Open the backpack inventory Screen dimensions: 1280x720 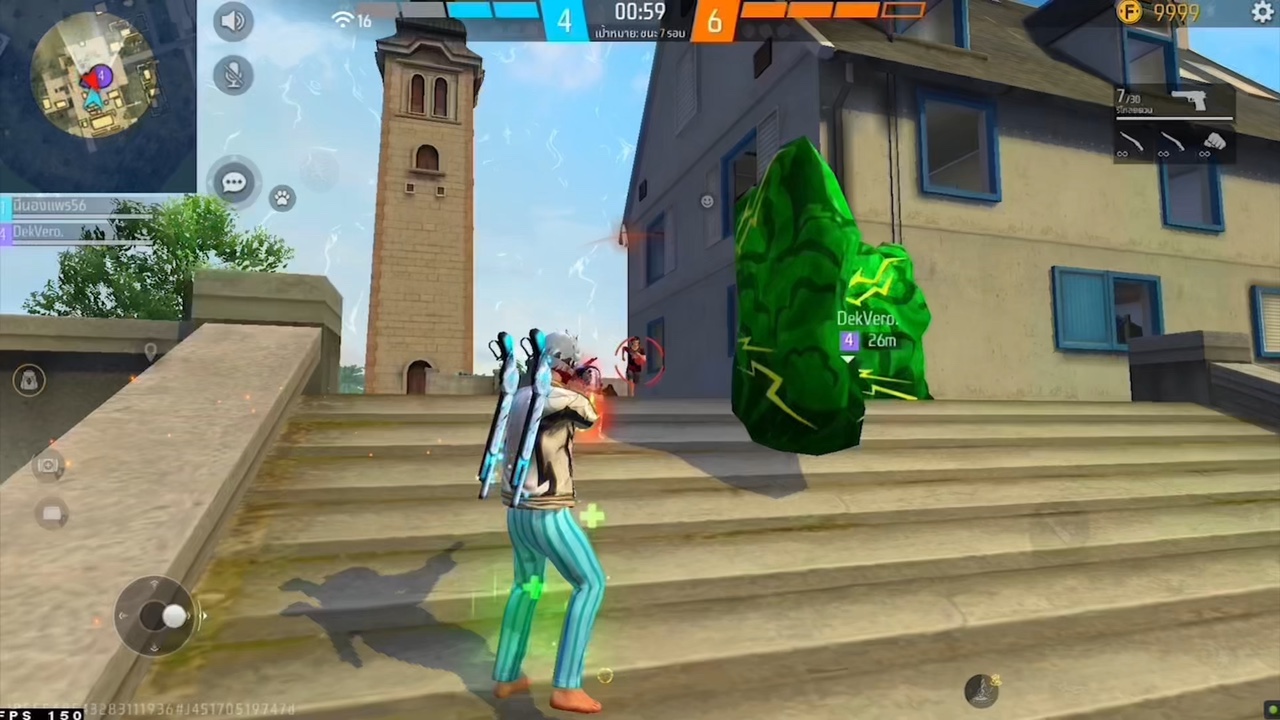(29, 380)
